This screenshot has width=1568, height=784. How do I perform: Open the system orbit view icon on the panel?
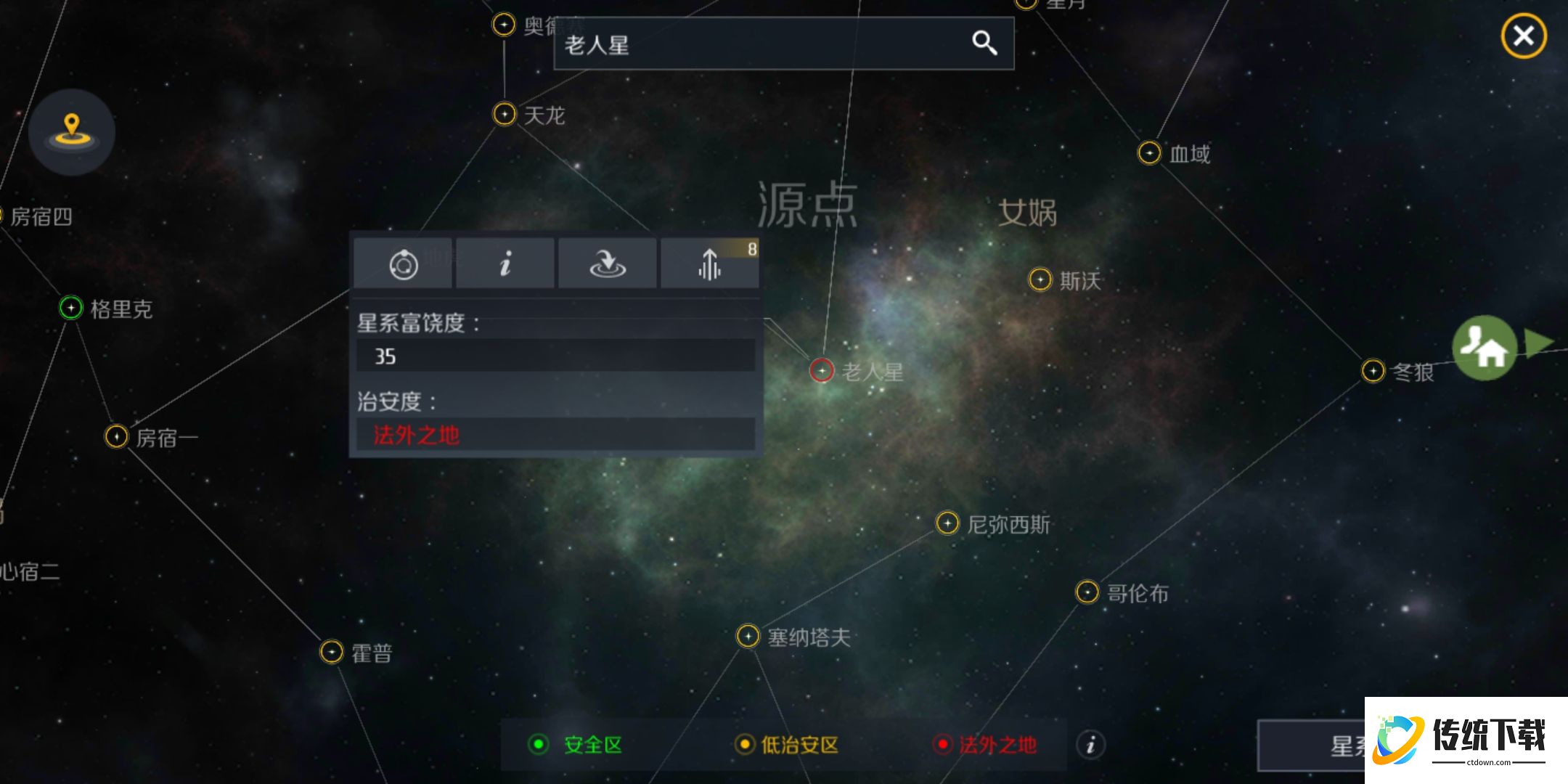pos(404,264)
